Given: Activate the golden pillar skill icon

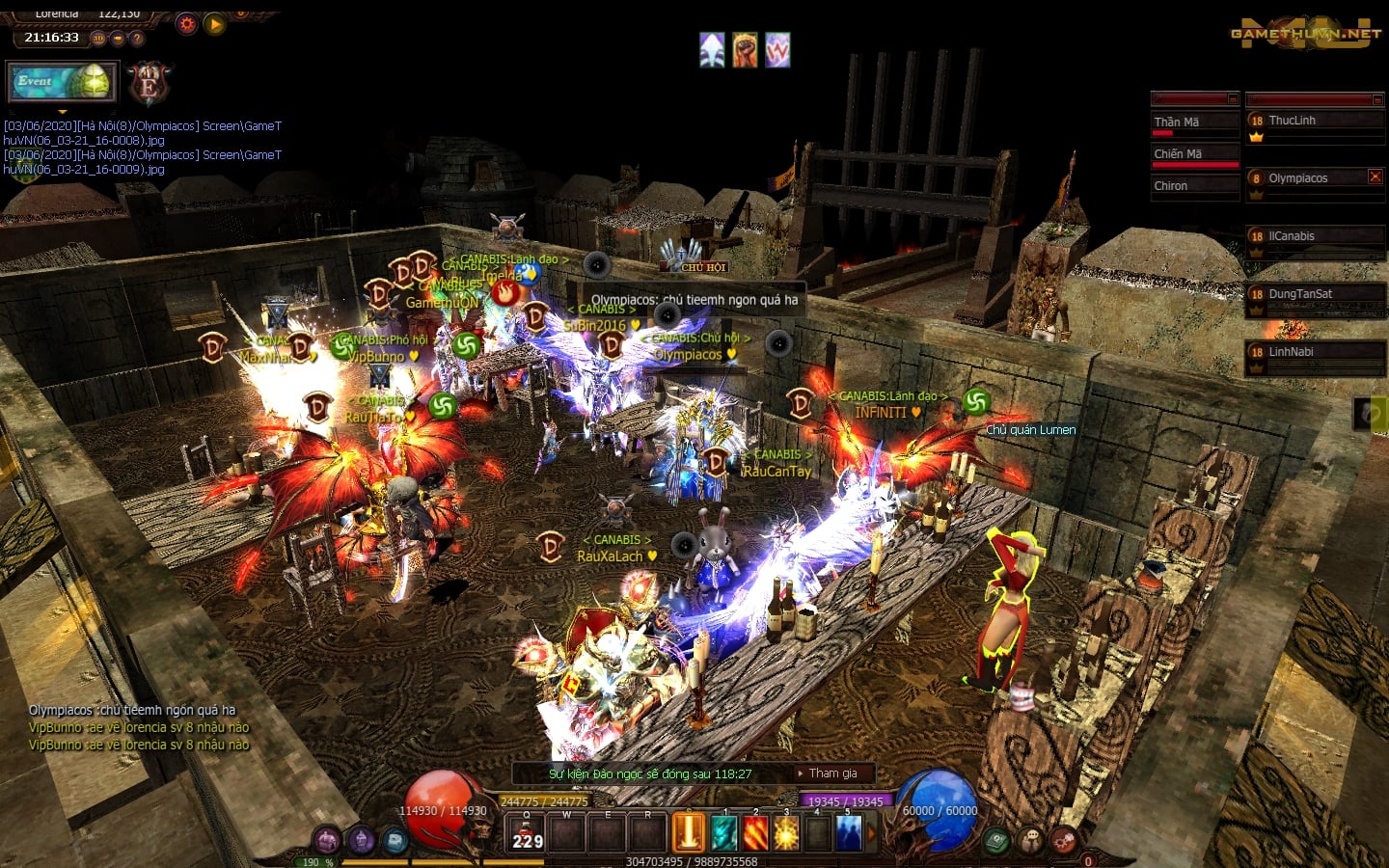Looking at the screenshot, I should coord(689,832).
